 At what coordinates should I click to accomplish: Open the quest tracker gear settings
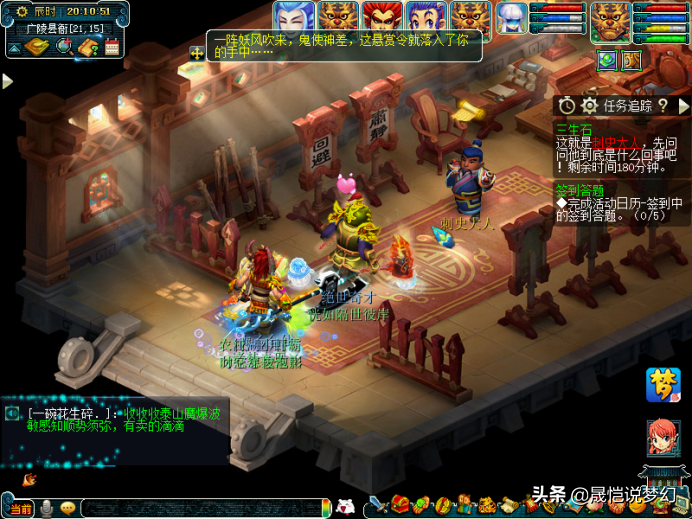click(x=589, y=105)
